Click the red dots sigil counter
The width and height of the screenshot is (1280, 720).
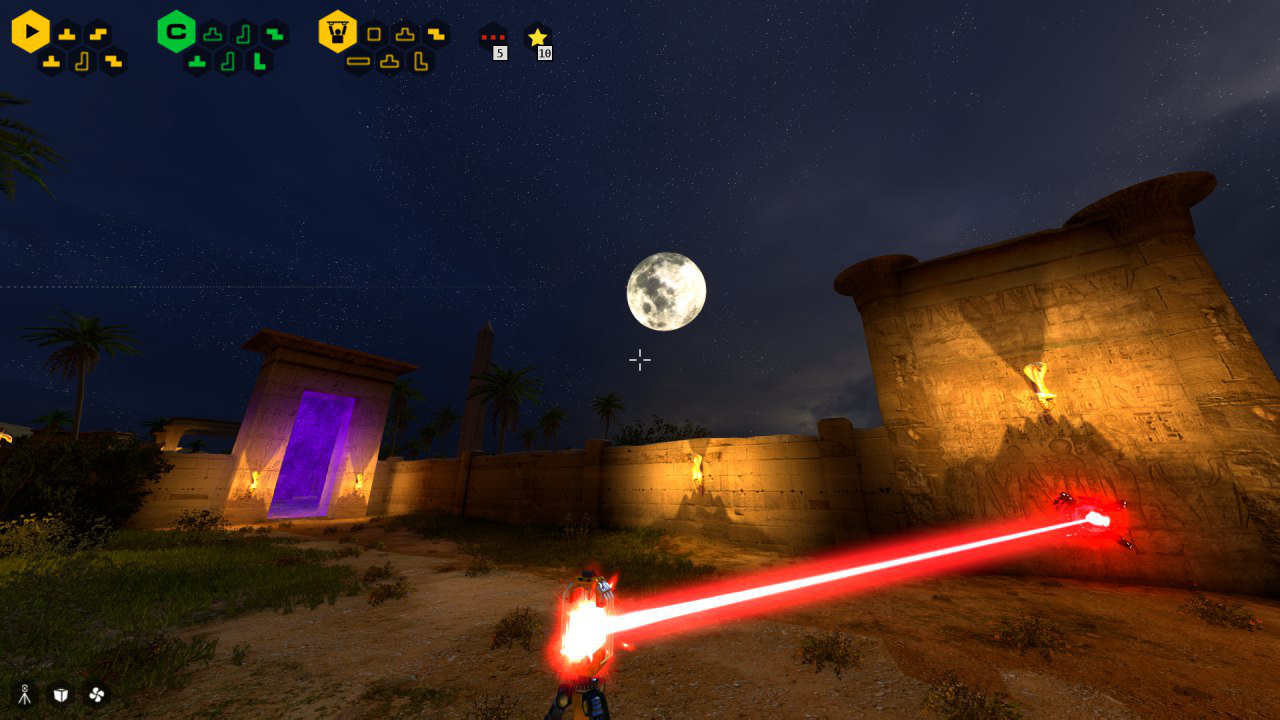point(492,37)
